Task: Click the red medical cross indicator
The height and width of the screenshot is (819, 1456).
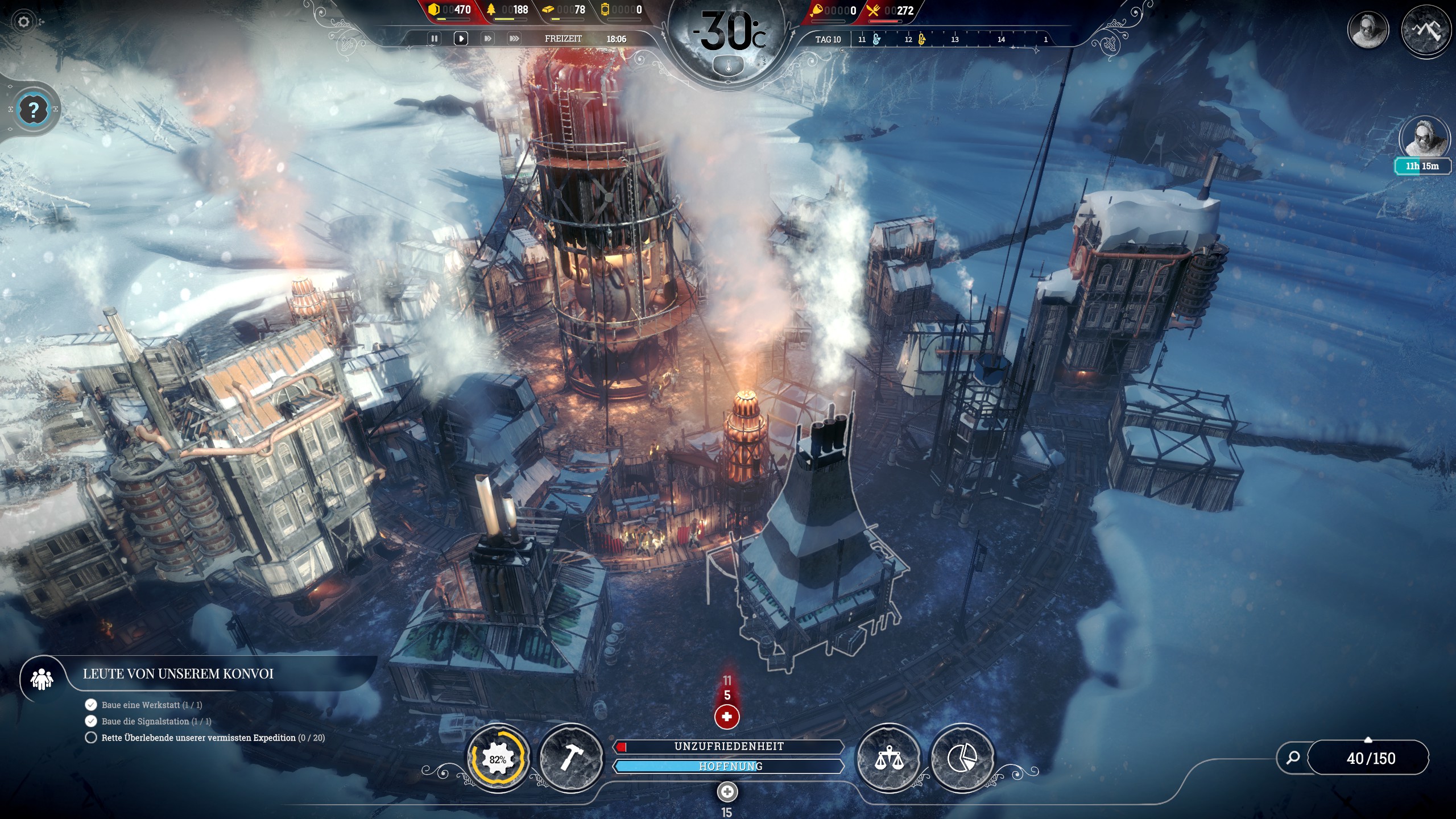Action: coord(727,717)
